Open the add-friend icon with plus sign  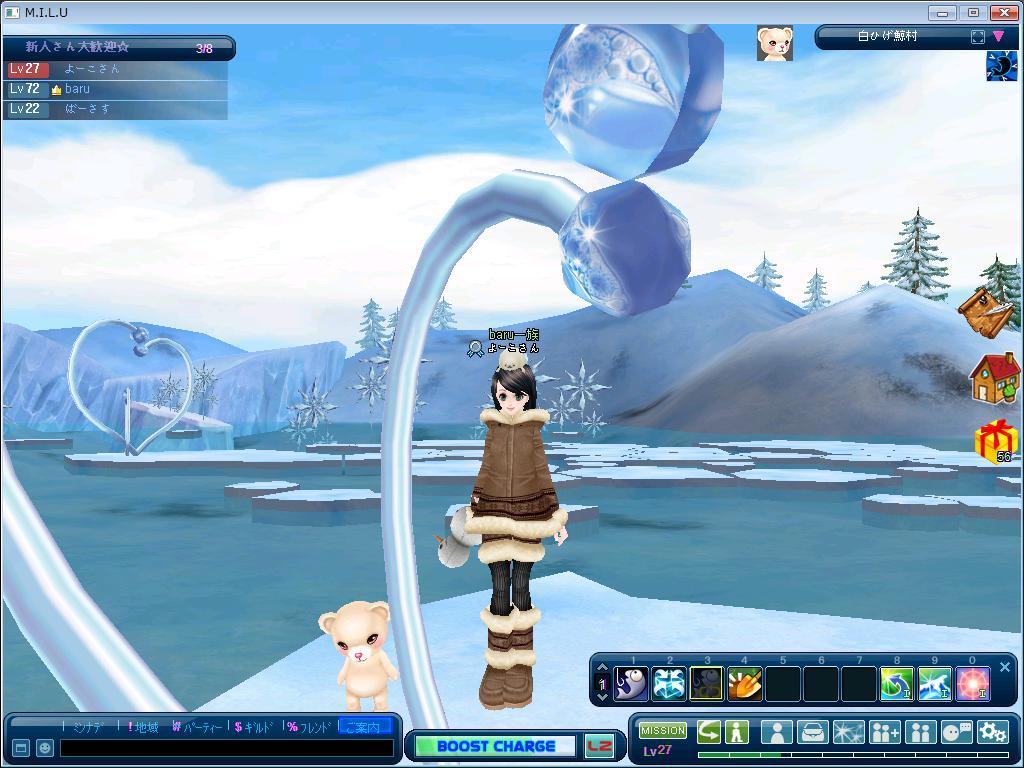[884, 732]
